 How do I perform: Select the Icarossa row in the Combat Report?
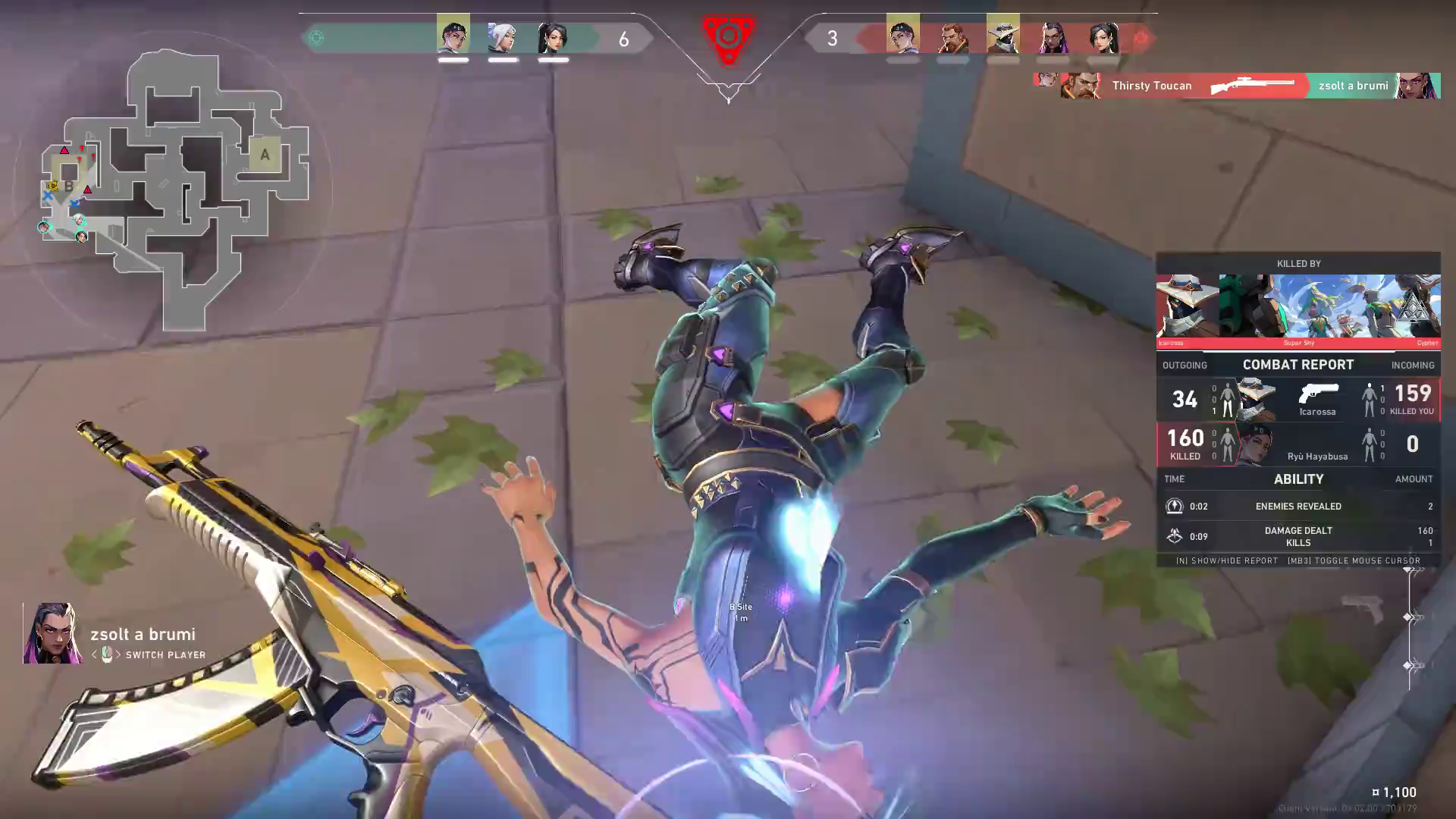coord(1298,400)
